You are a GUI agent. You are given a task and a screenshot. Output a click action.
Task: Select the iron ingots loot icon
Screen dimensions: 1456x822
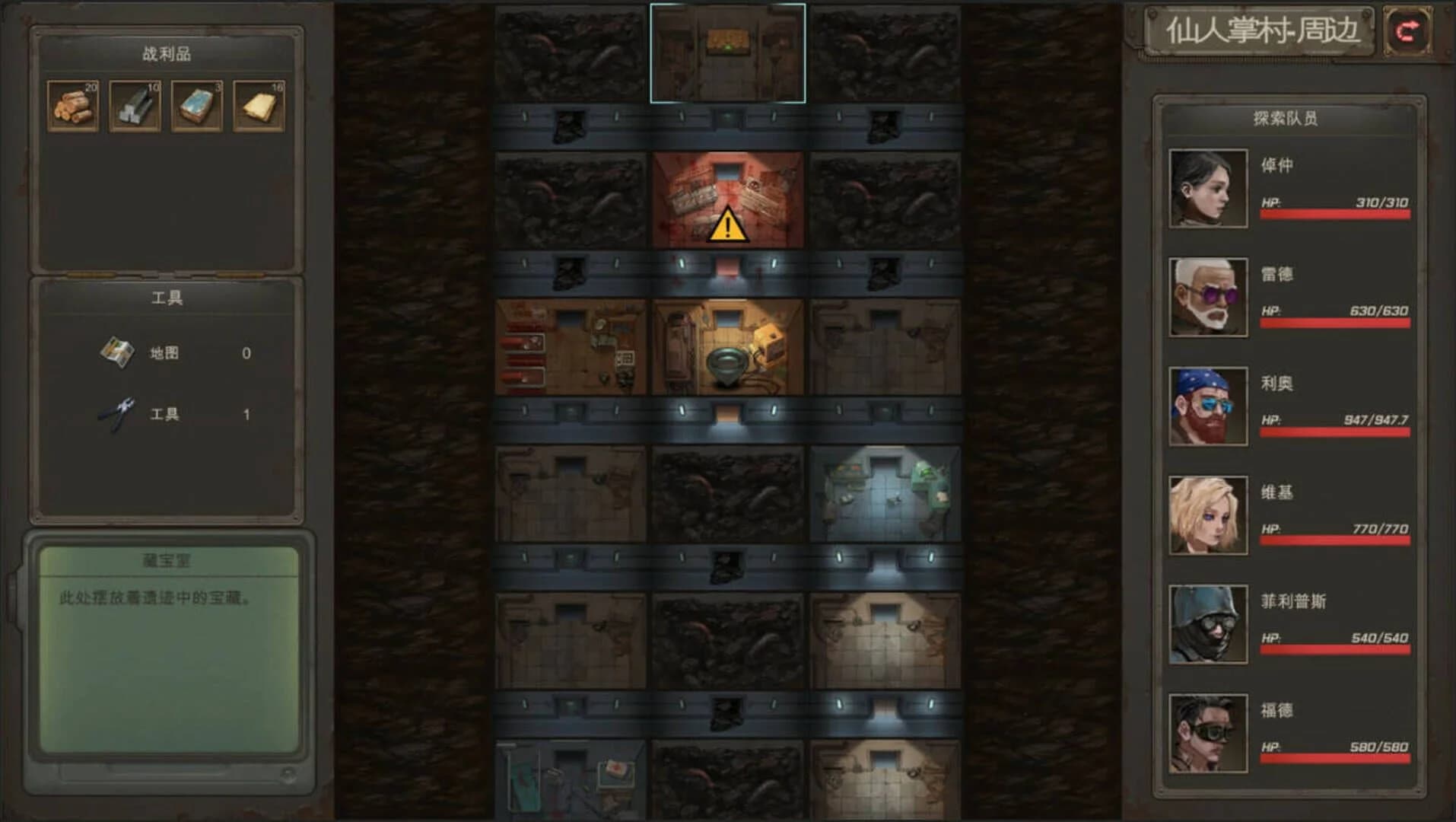(x=134, y=105)
